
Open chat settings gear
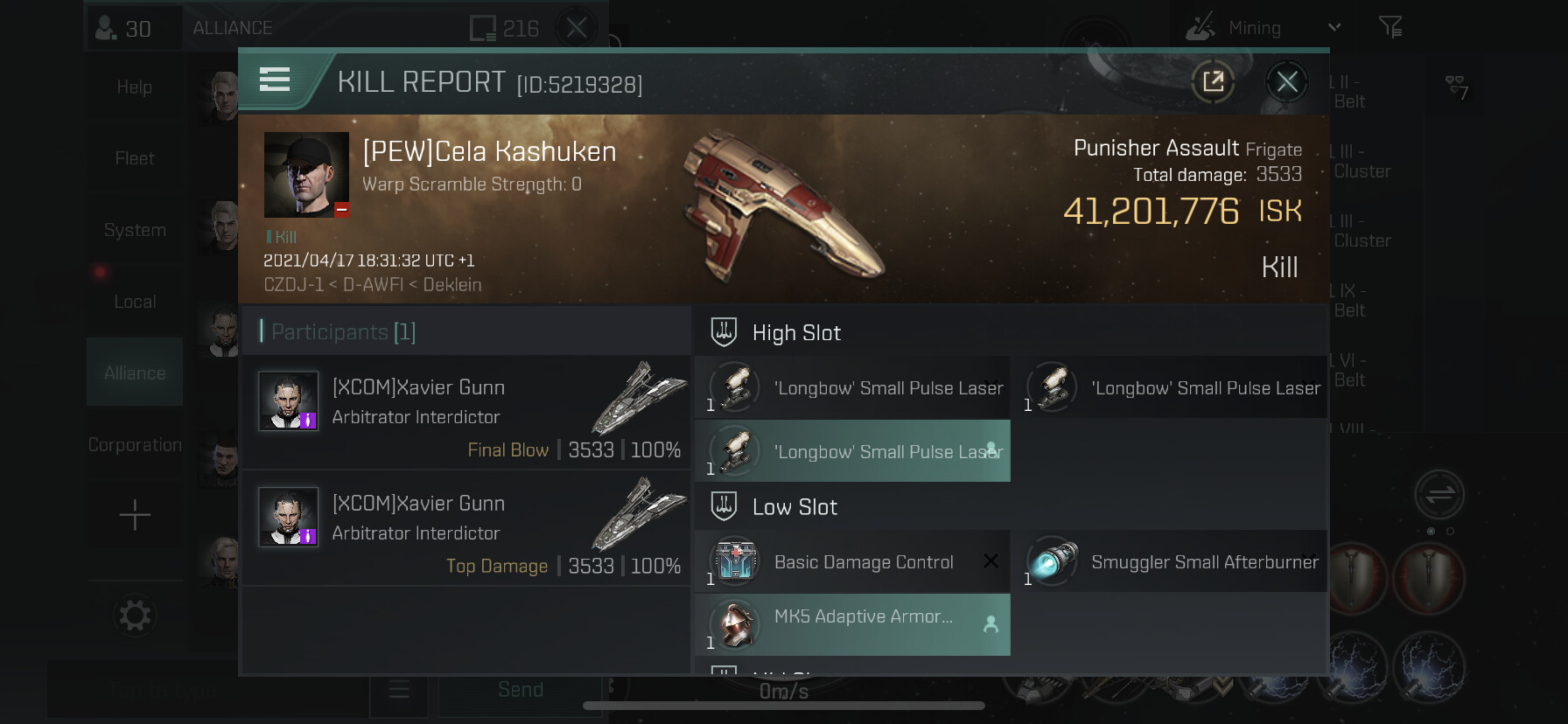point(135,616)
